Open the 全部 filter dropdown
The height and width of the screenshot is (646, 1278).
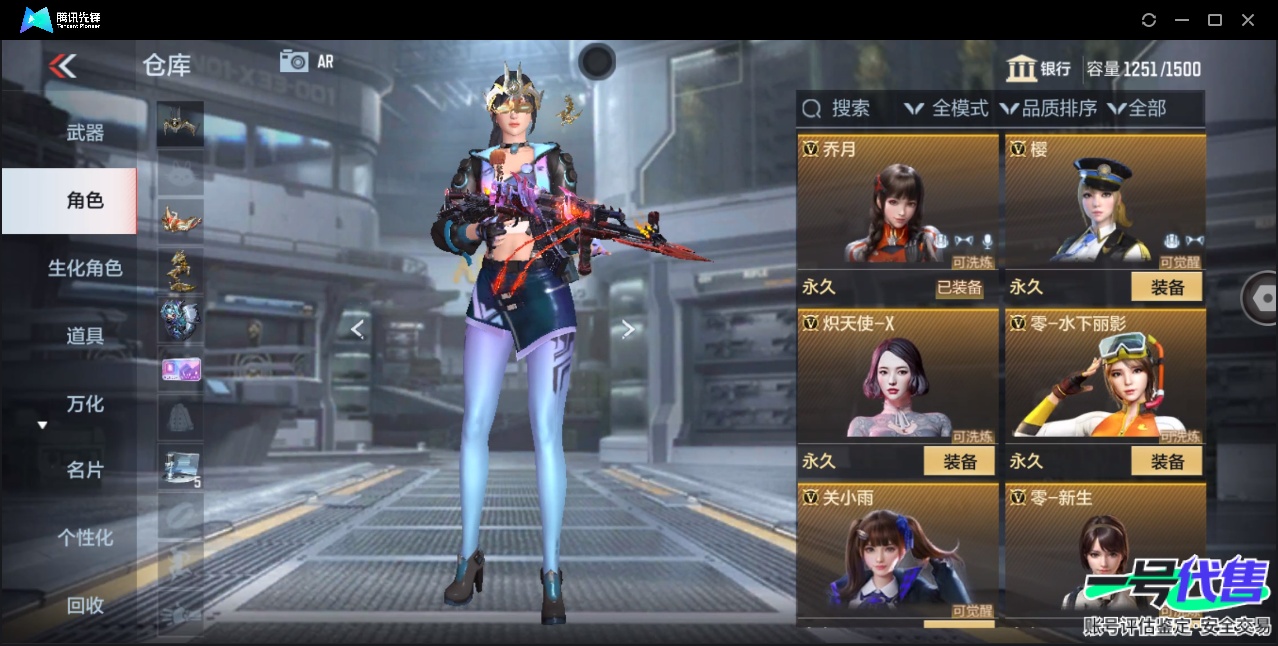[x=1137, y=109]
